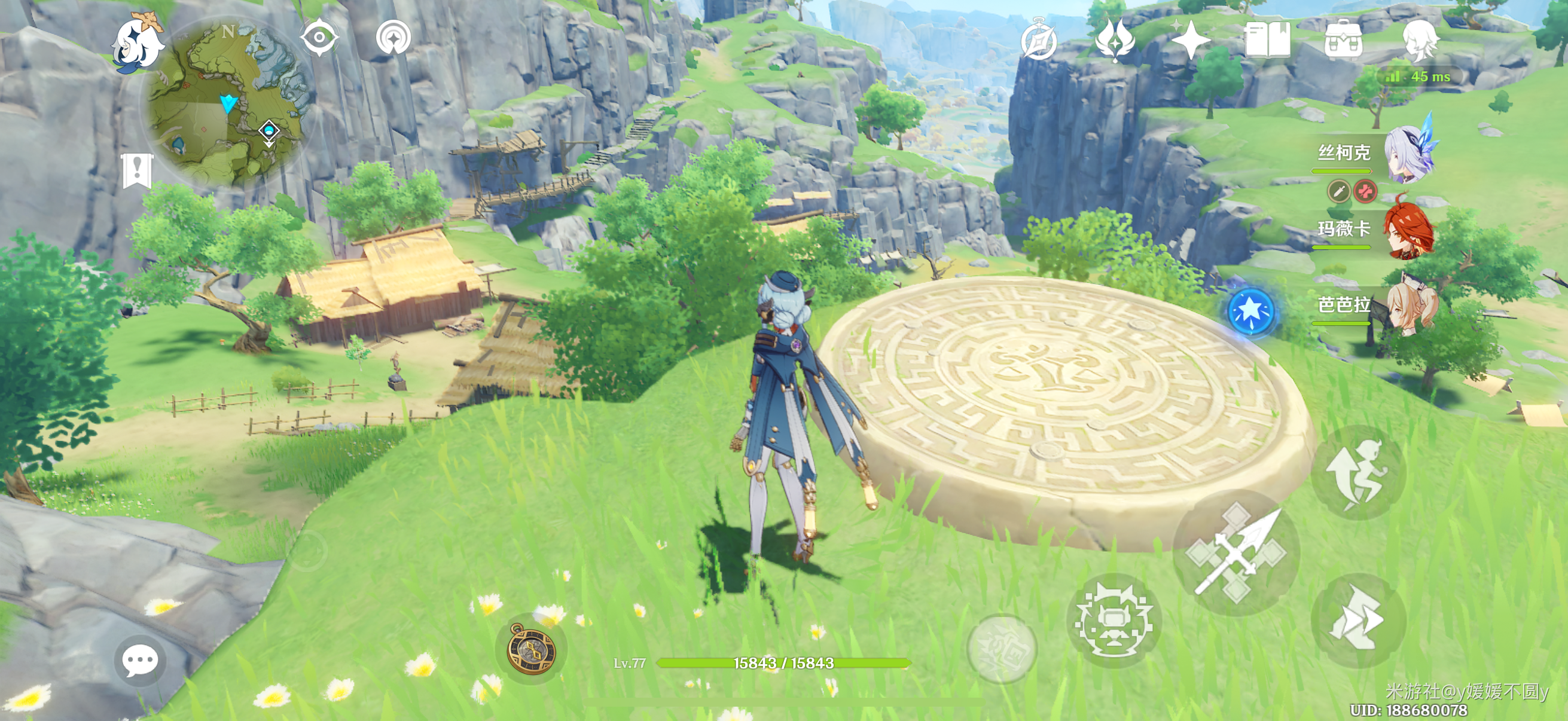Open the Adventurer Handbook book icon
1568x721 pixels.
[x=1267, y=40]
